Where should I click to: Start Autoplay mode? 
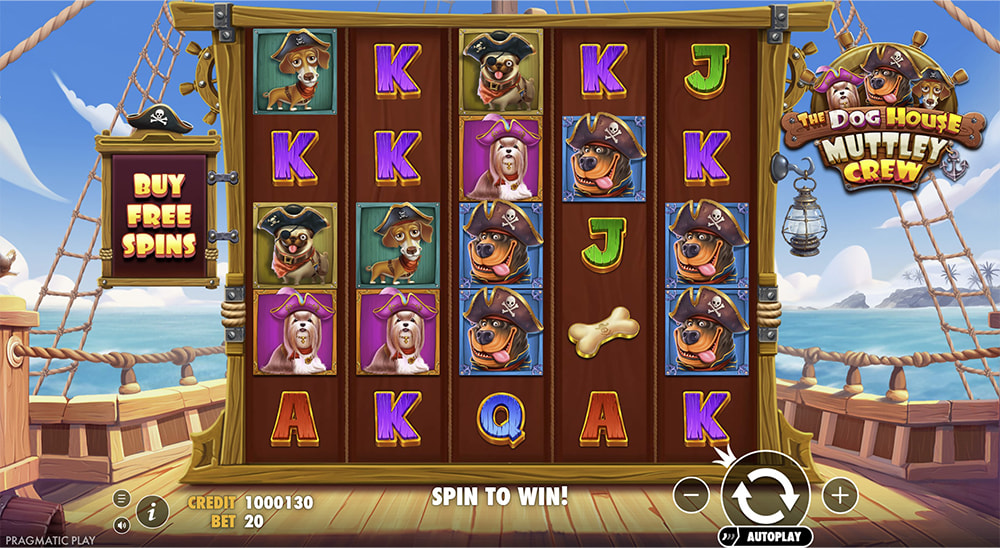[x=774, y=537]
